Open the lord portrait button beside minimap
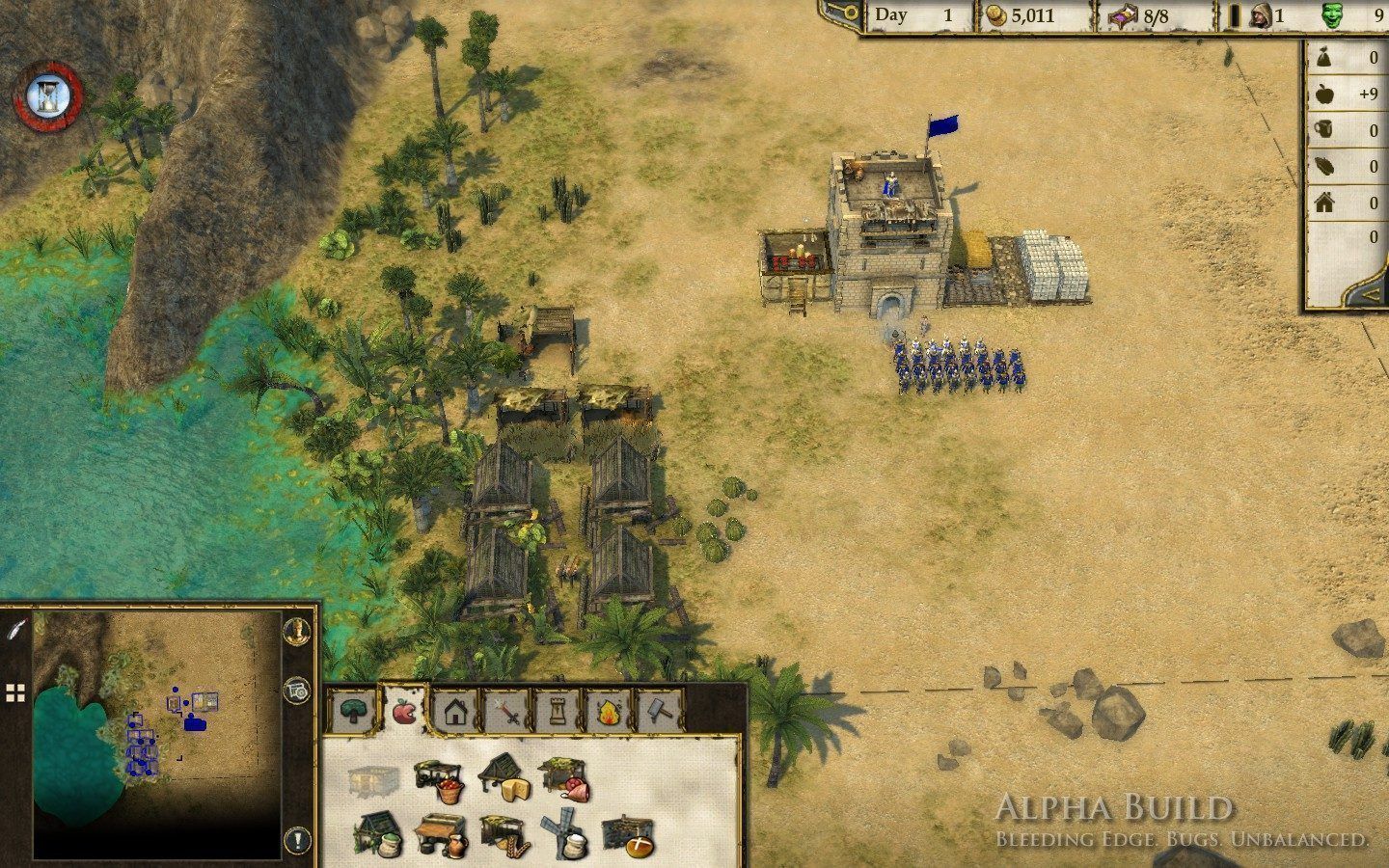 [298, 629]
